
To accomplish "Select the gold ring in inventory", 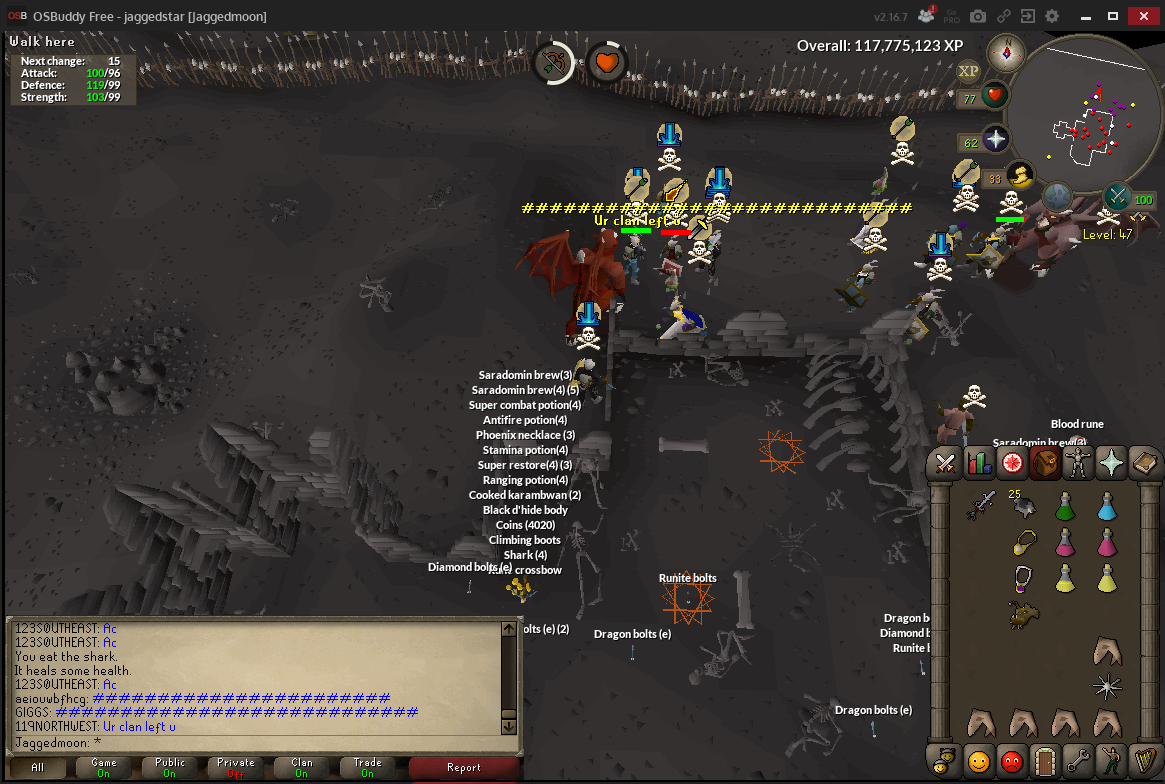I will (x=1024, y=542).
